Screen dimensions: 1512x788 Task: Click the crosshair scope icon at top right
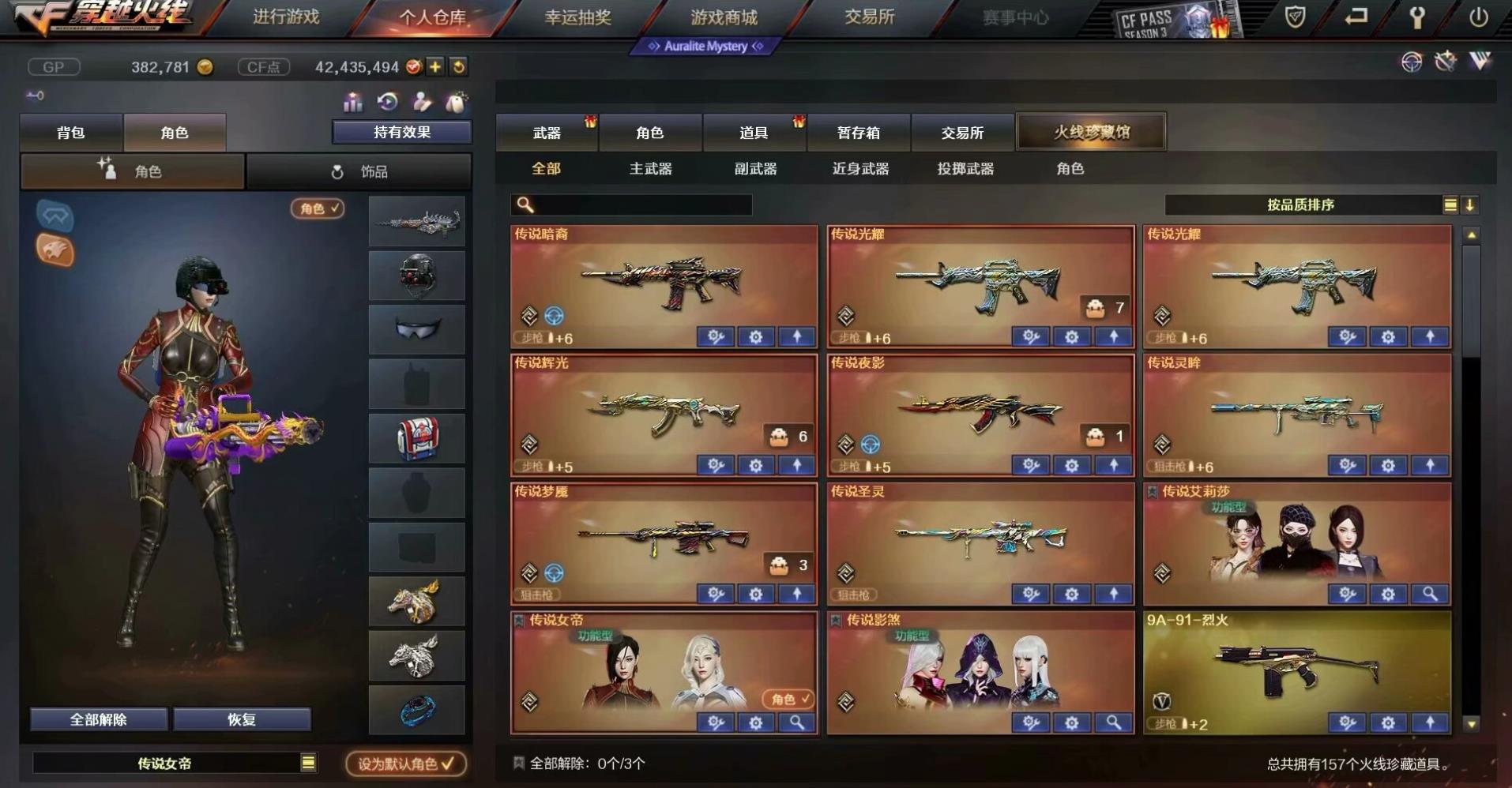[1411, 62]
